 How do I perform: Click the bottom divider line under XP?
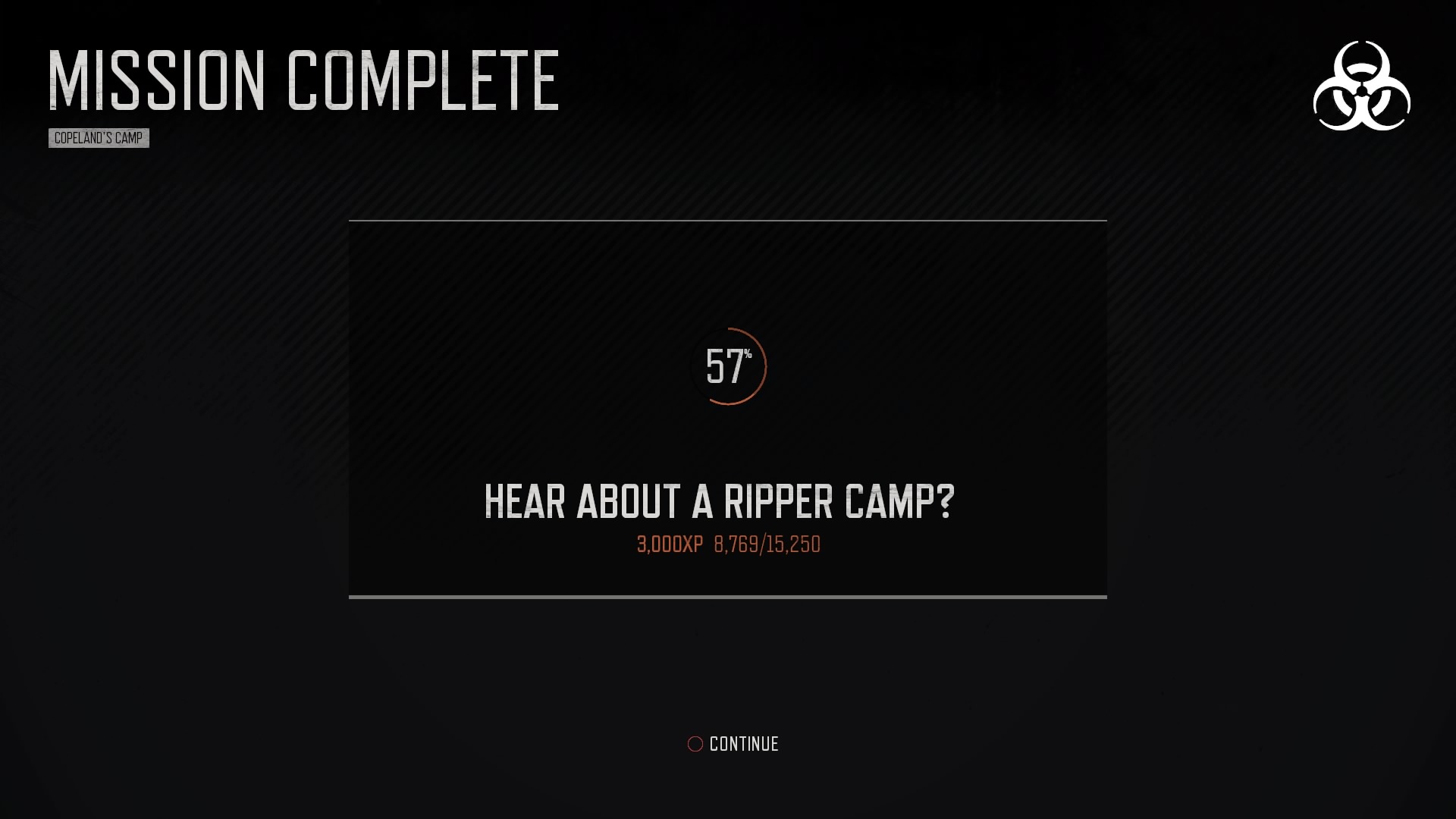(726, 598)
